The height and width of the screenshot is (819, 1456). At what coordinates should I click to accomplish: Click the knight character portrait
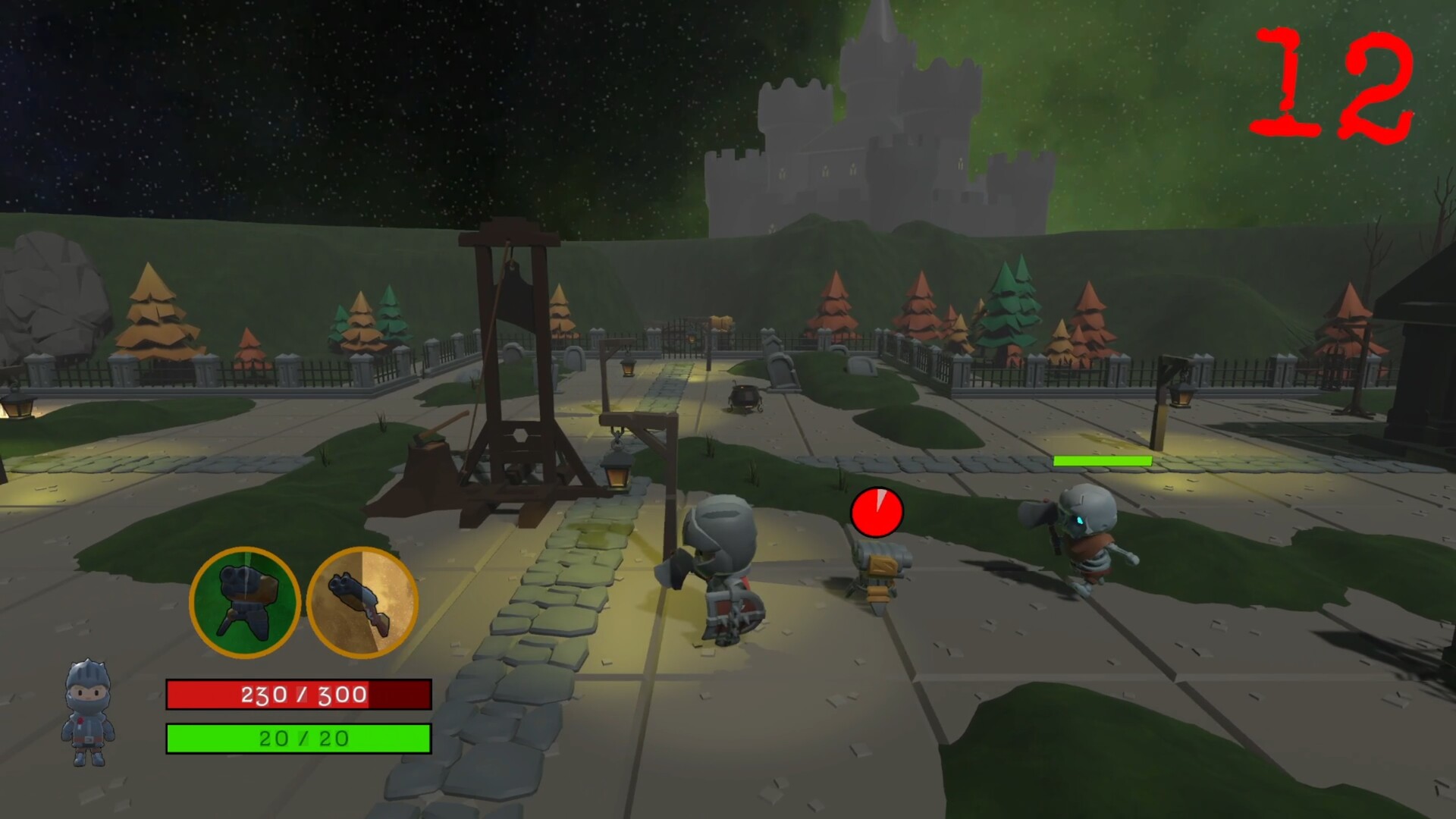tap(88, 713)
